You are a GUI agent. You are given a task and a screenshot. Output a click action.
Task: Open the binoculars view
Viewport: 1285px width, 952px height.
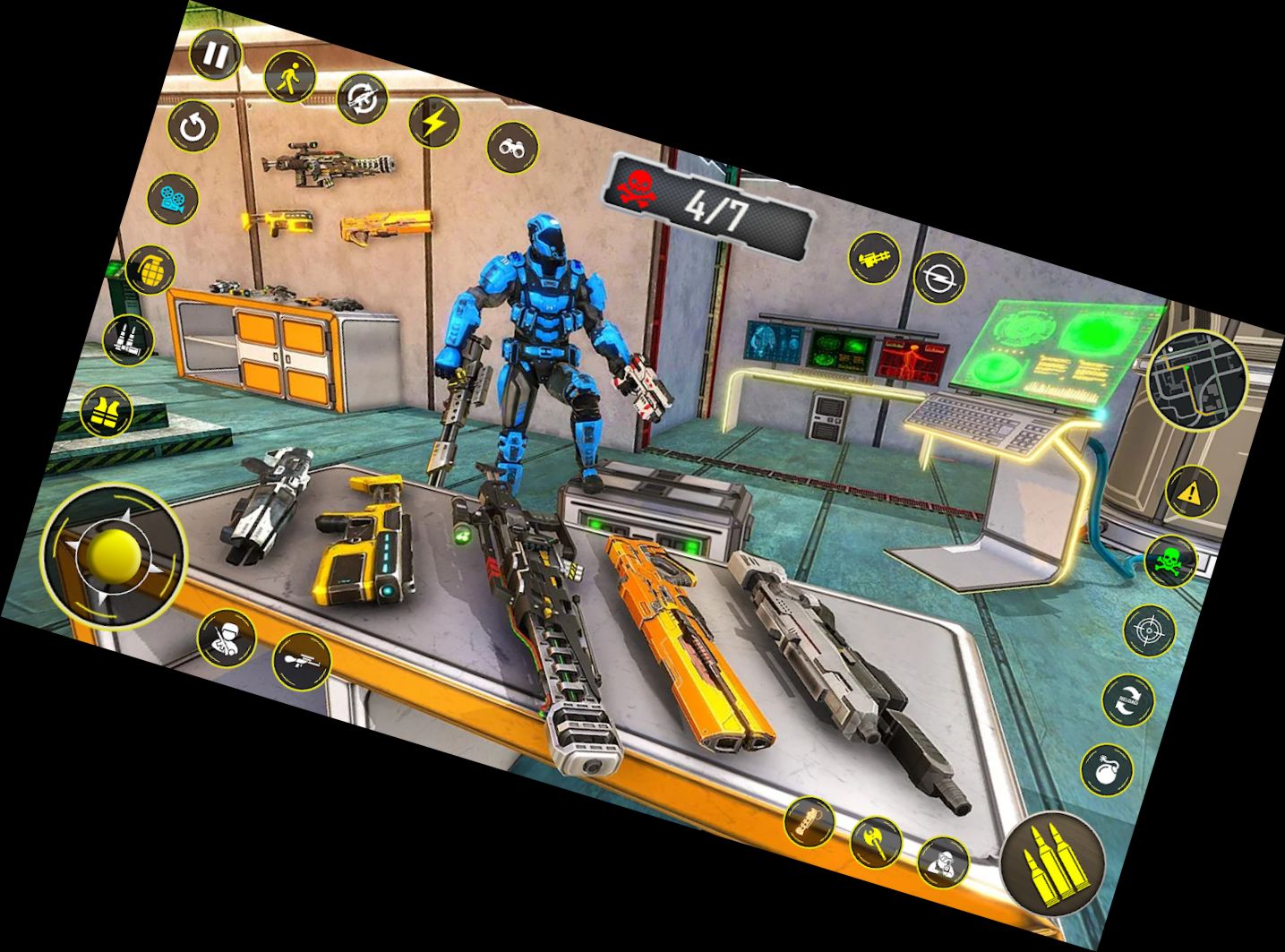tap(513, 147)
